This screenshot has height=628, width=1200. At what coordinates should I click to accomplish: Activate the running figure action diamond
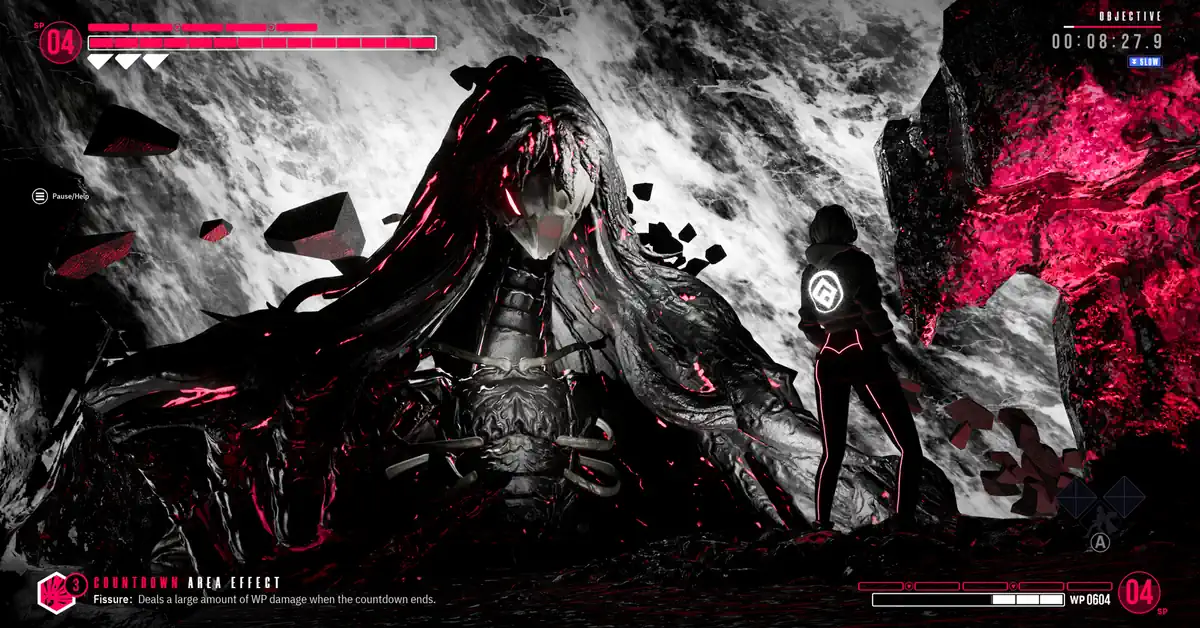tap(1100, 518)
